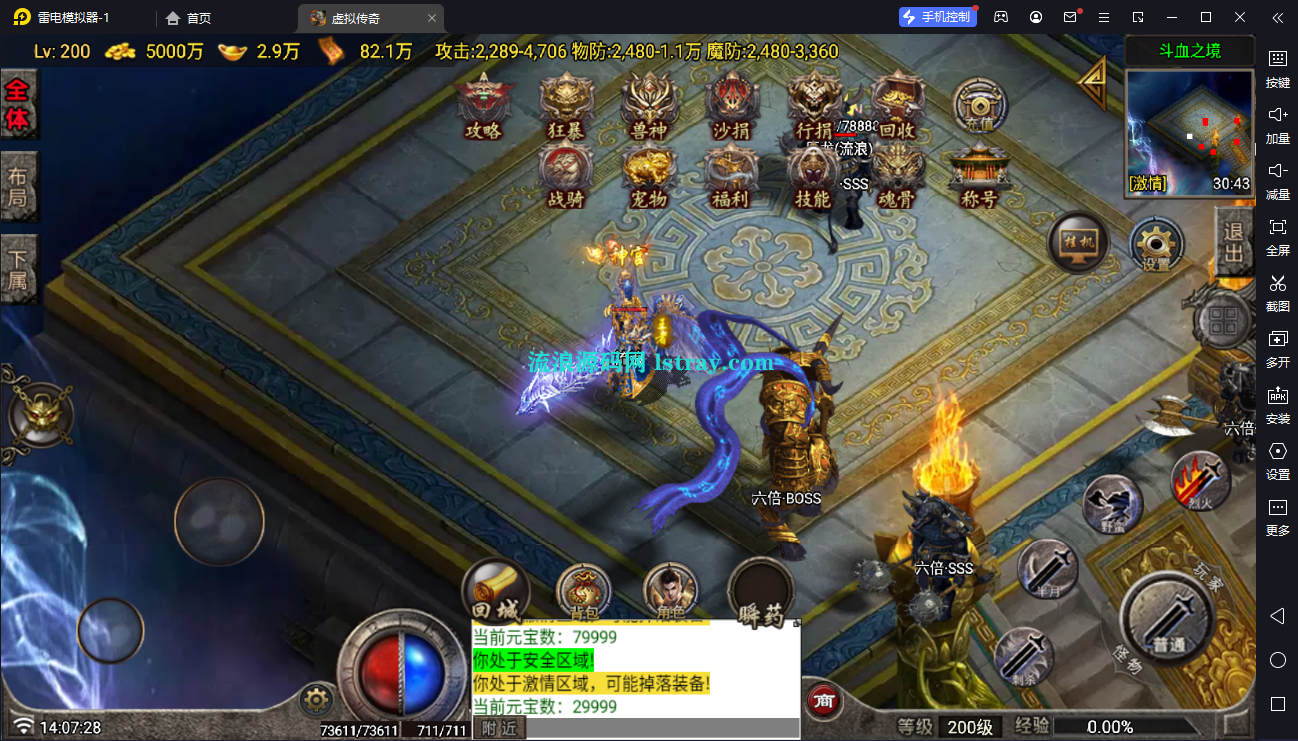
Task: Activate the 狂暴 icon
Action: (x=567, y=106)
